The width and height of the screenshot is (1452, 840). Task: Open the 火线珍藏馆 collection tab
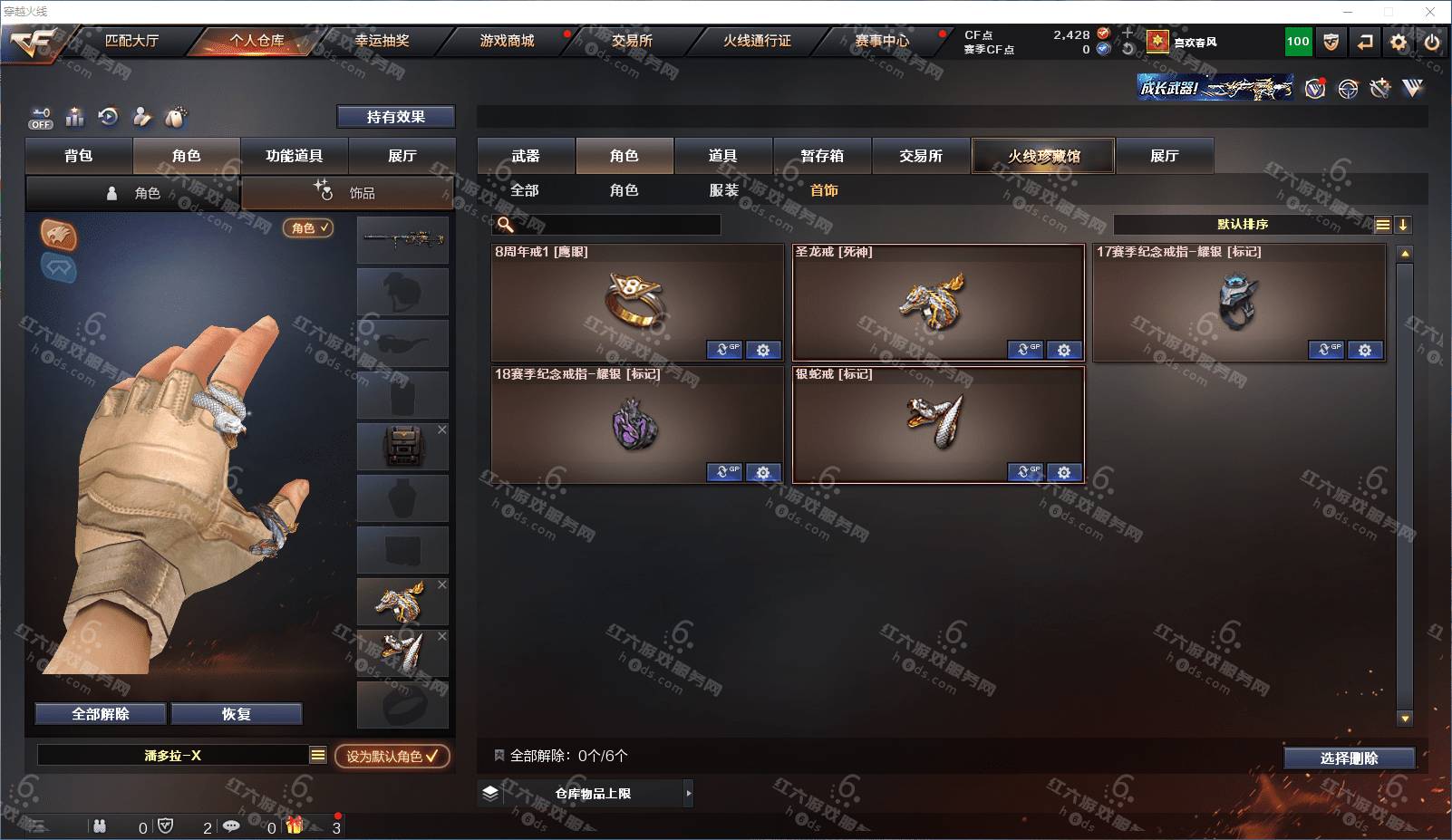(x=1043, y=156)
